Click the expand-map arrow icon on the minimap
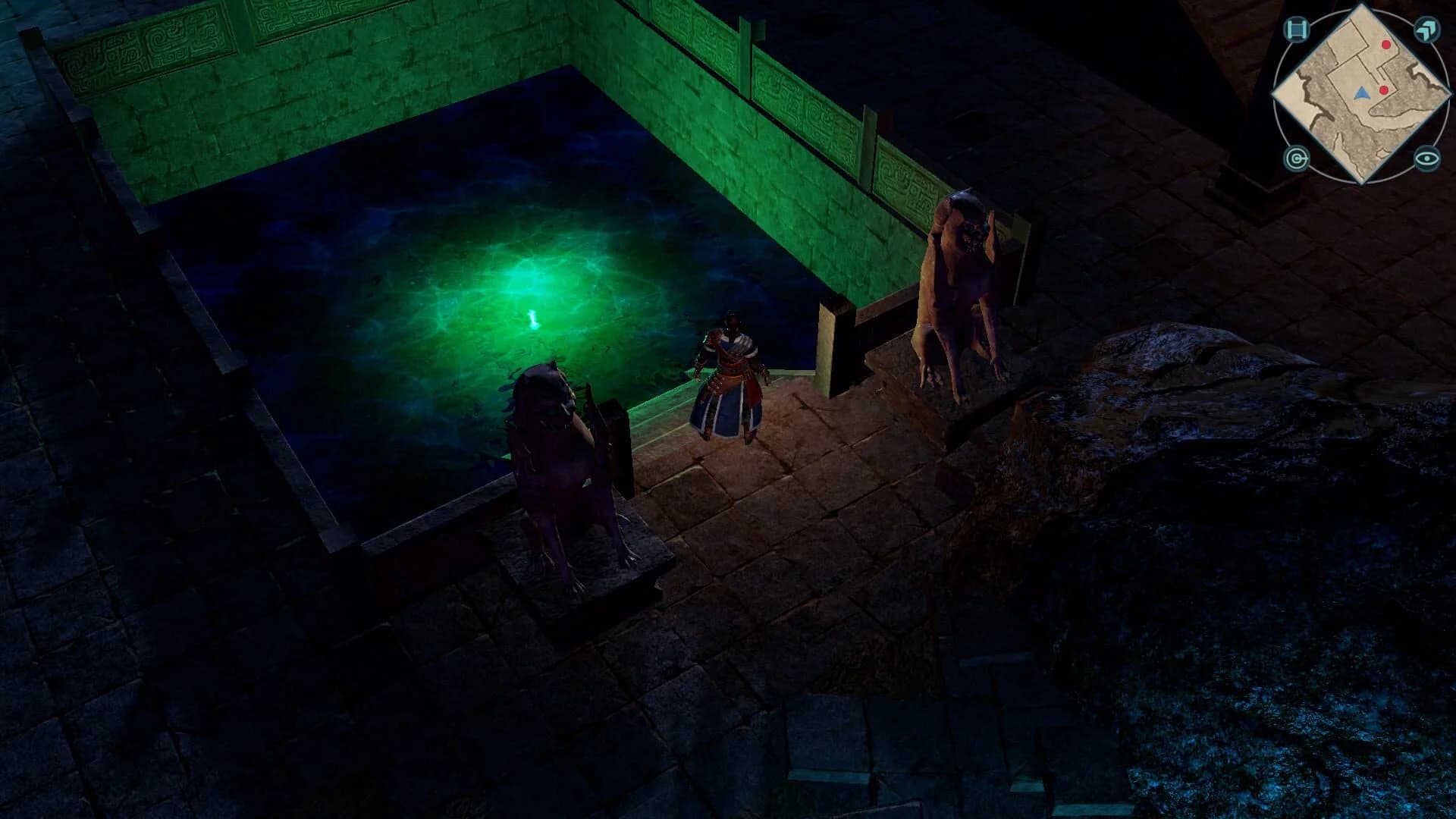 coord(1426,29)
